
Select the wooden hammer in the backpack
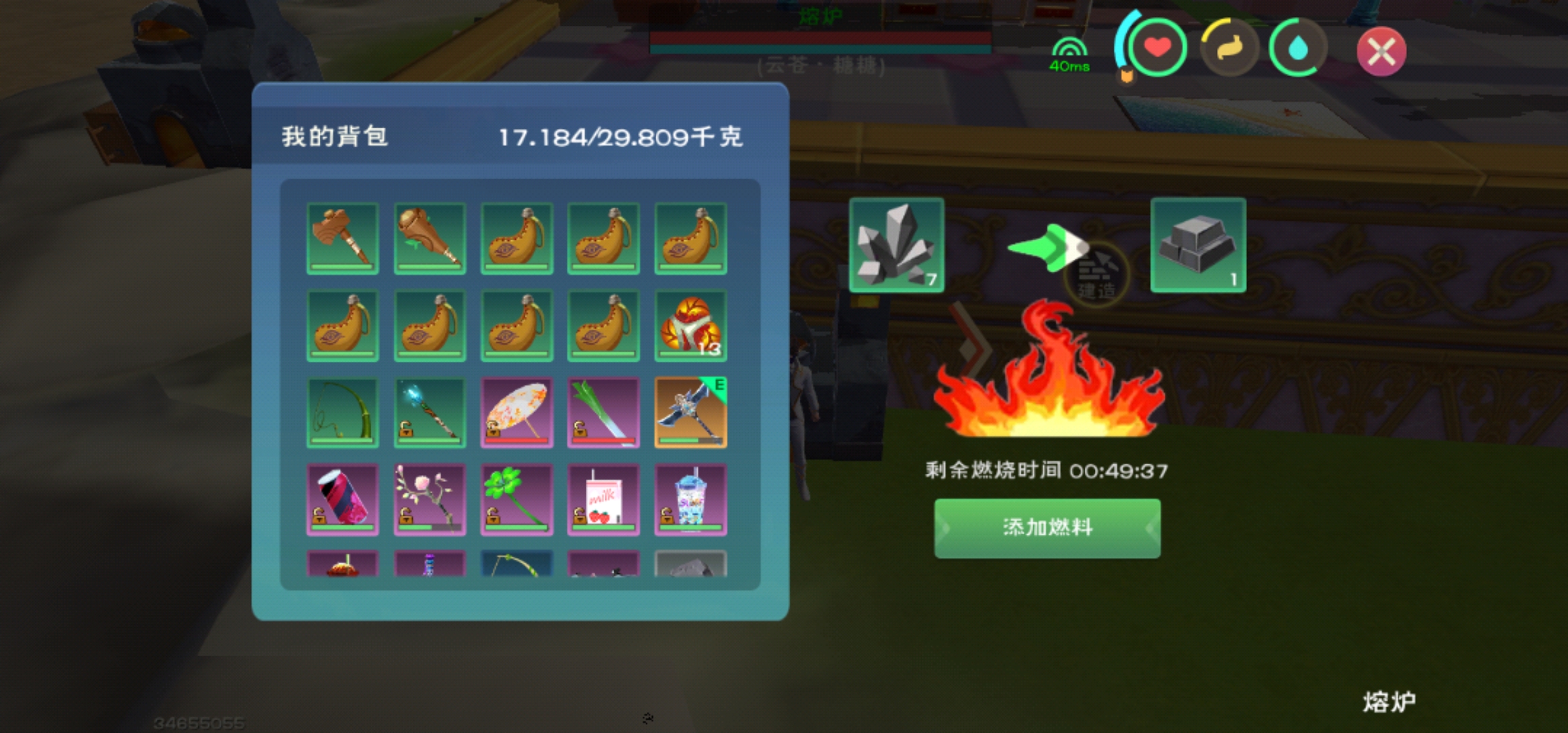tap(343, 238)
